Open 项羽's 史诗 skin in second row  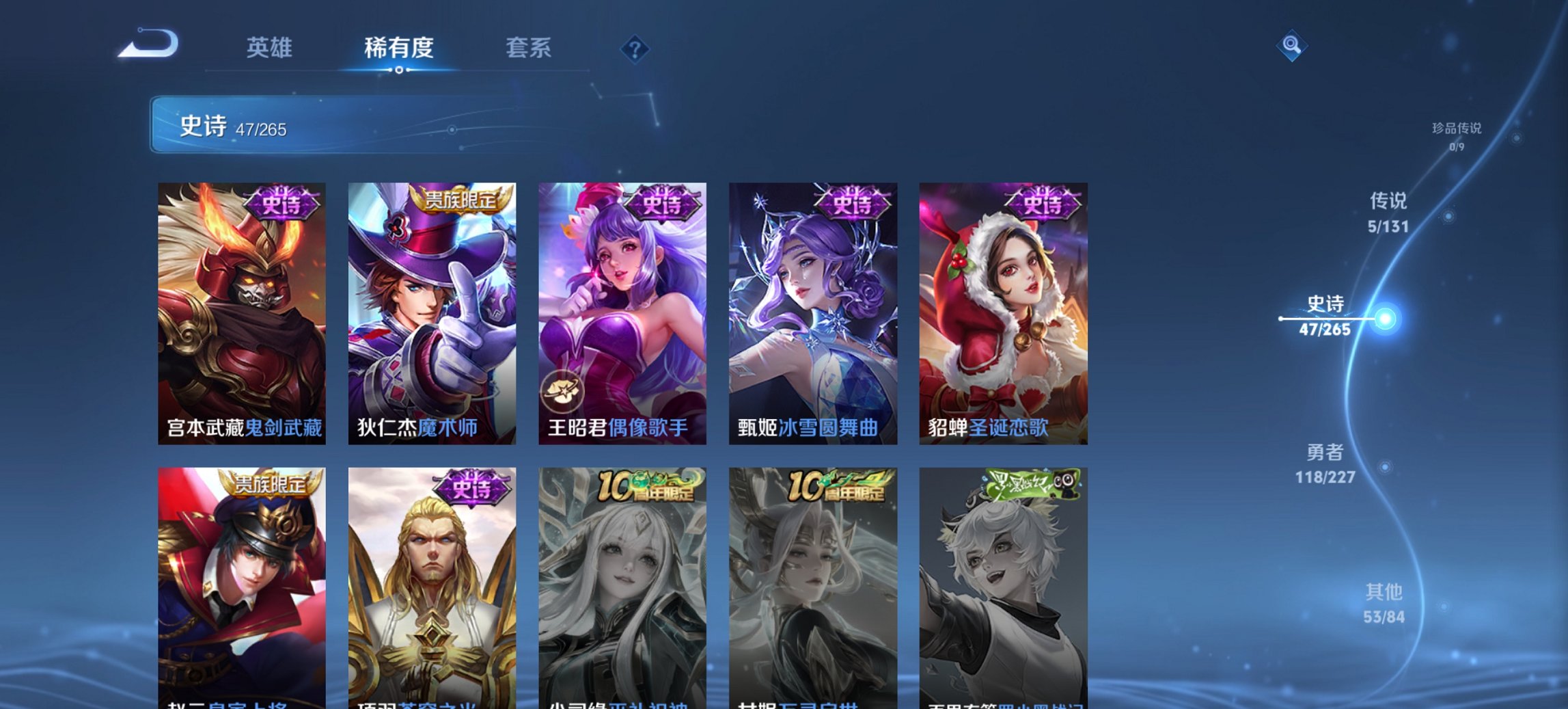click(432, 581)
